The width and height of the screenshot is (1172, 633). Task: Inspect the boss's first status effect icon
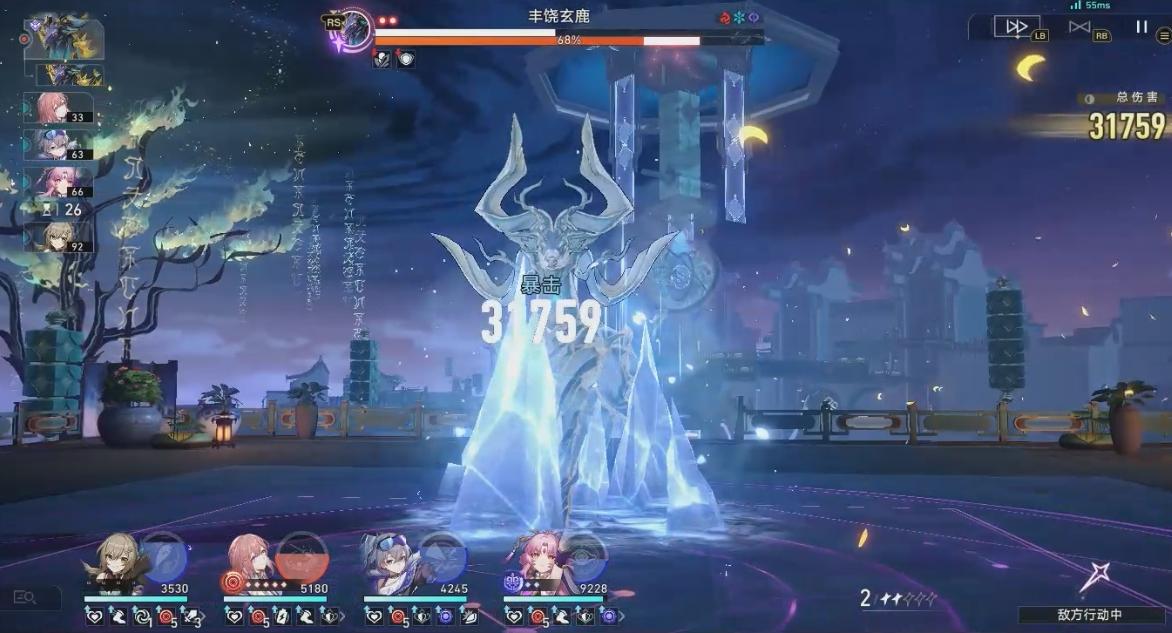[383, 59]
